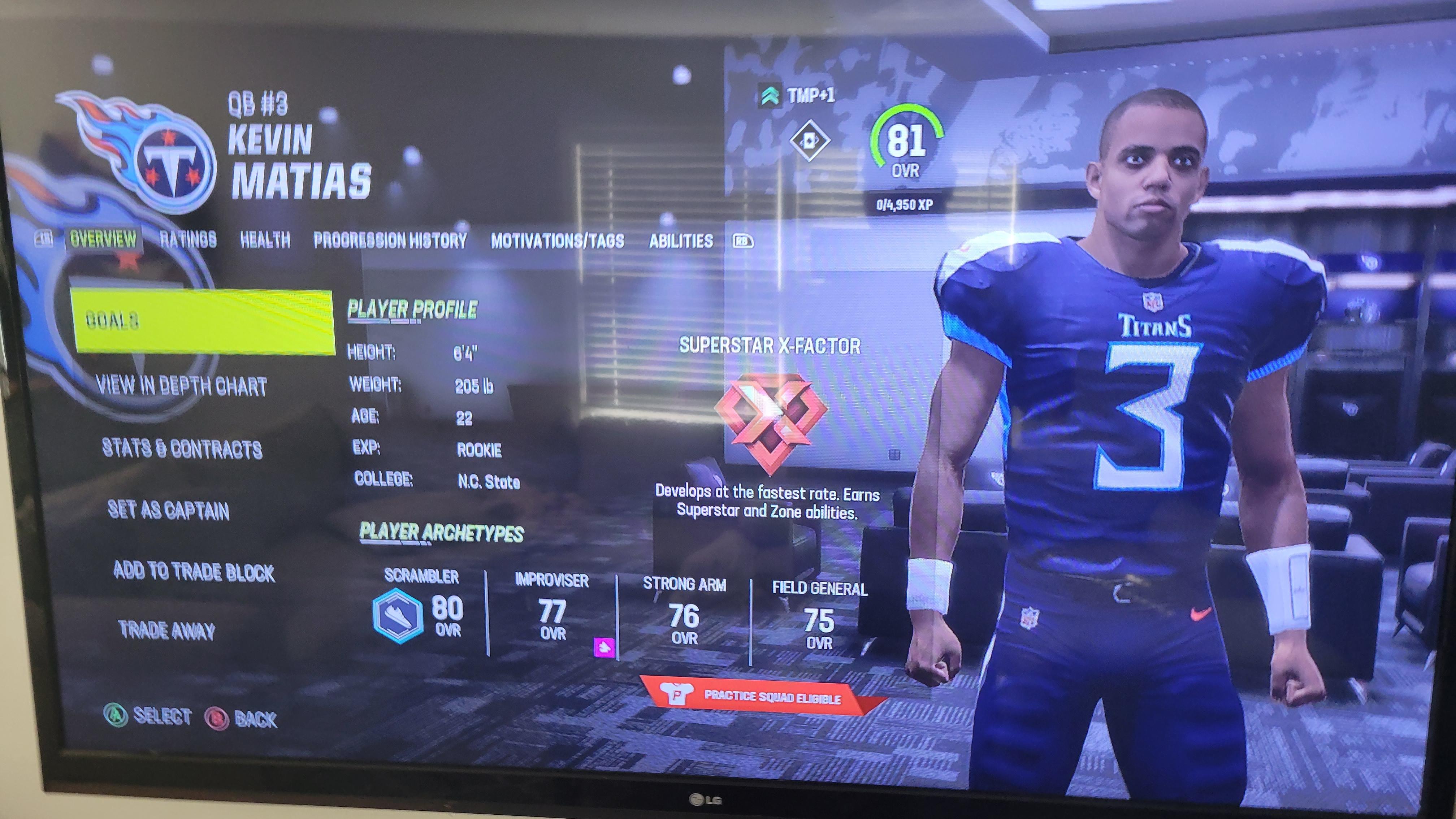Image resolution: width=1456 pixels, height=819 pixels.
Task: Switch to the Overview tab
Action: click(103, 239)
